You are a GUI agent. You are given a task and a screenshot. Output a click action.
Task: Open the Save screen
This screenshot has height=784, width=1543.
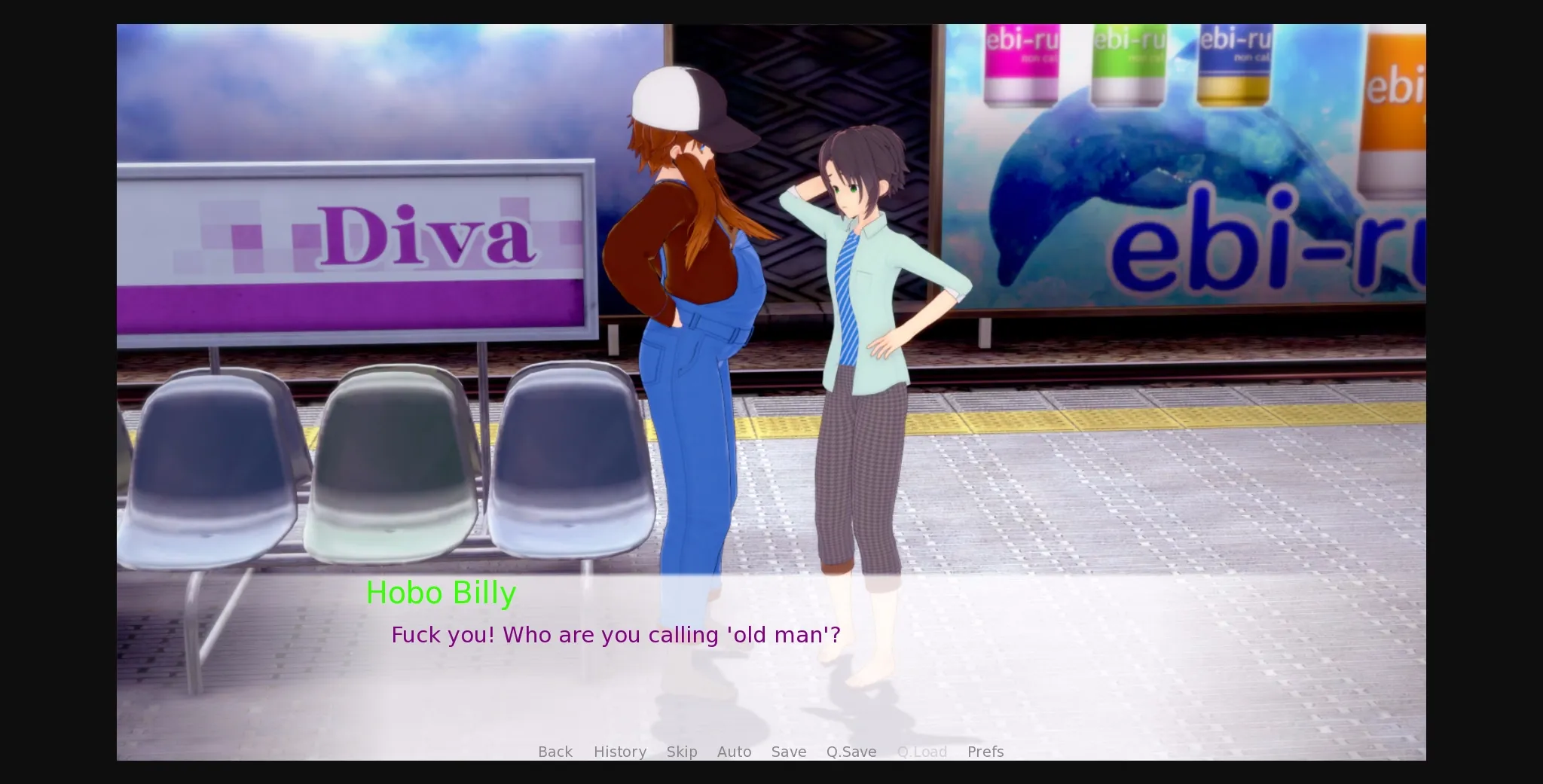[x=788, y=751]
